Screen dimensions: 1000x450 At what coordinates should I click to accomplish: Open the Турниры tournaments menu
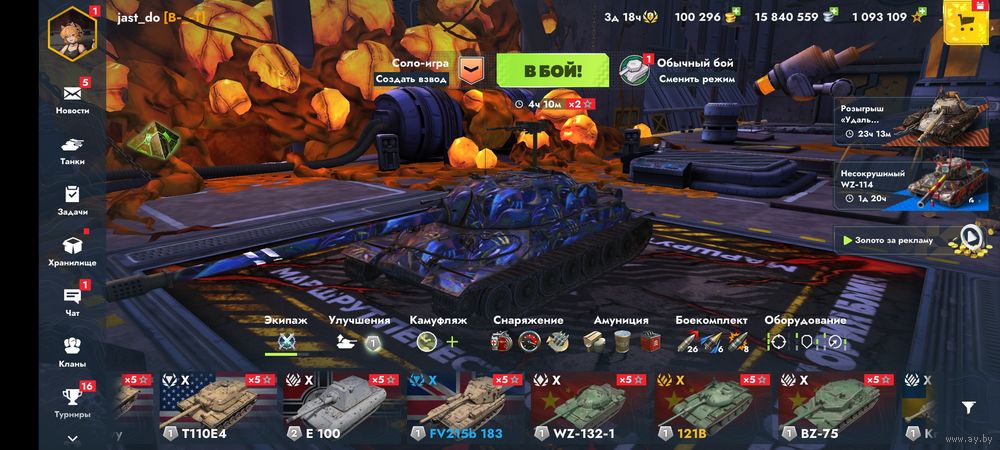pyautogui.click(x=72, y=401)
